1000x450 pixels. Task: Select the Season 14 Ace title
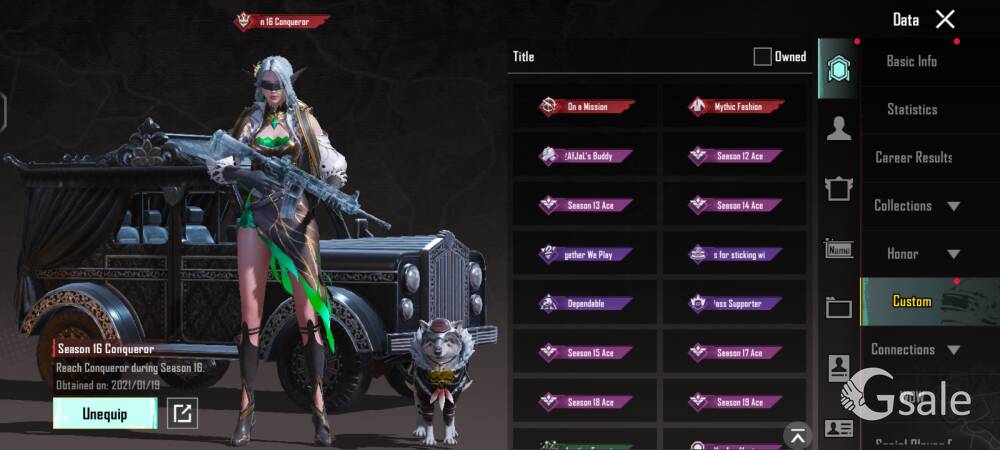735,205
